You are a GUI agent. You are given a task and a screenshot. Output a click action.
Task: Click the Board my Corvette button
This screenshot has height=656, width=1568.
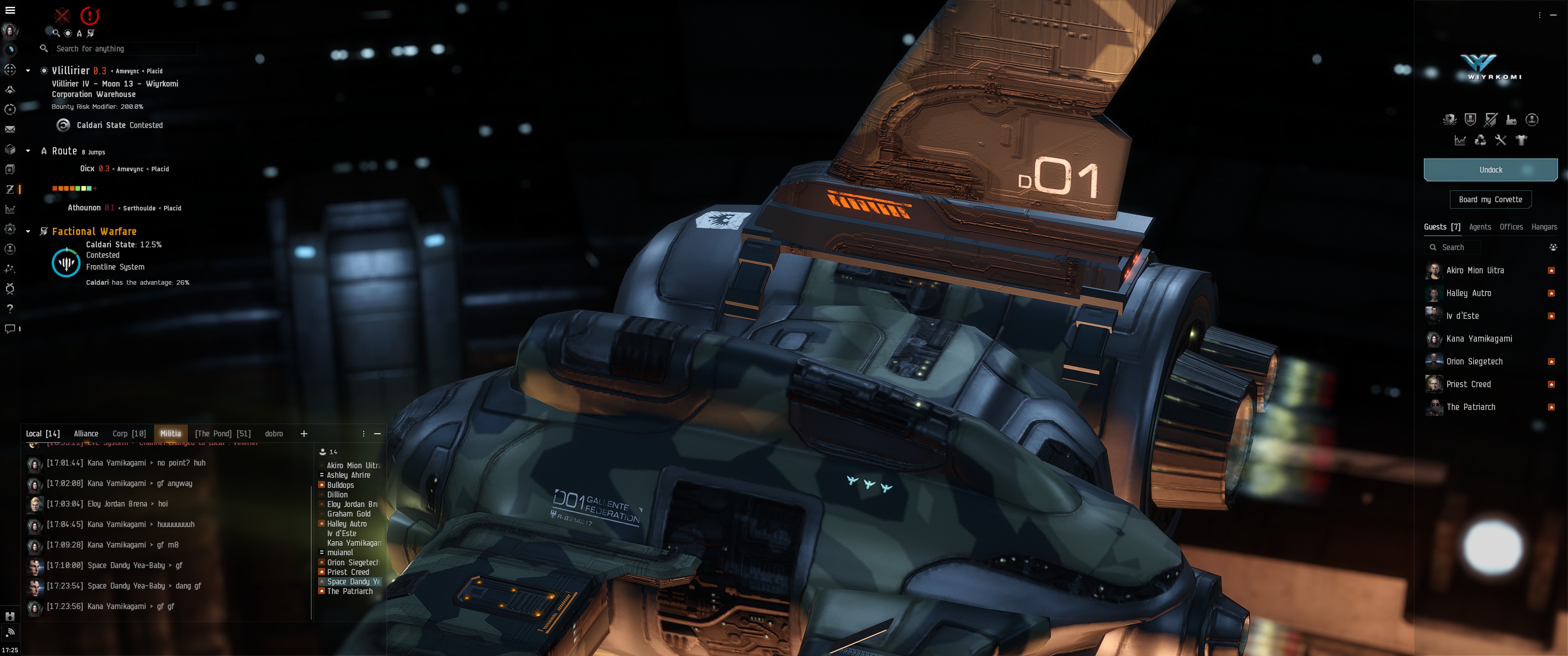click(1490, 200)
